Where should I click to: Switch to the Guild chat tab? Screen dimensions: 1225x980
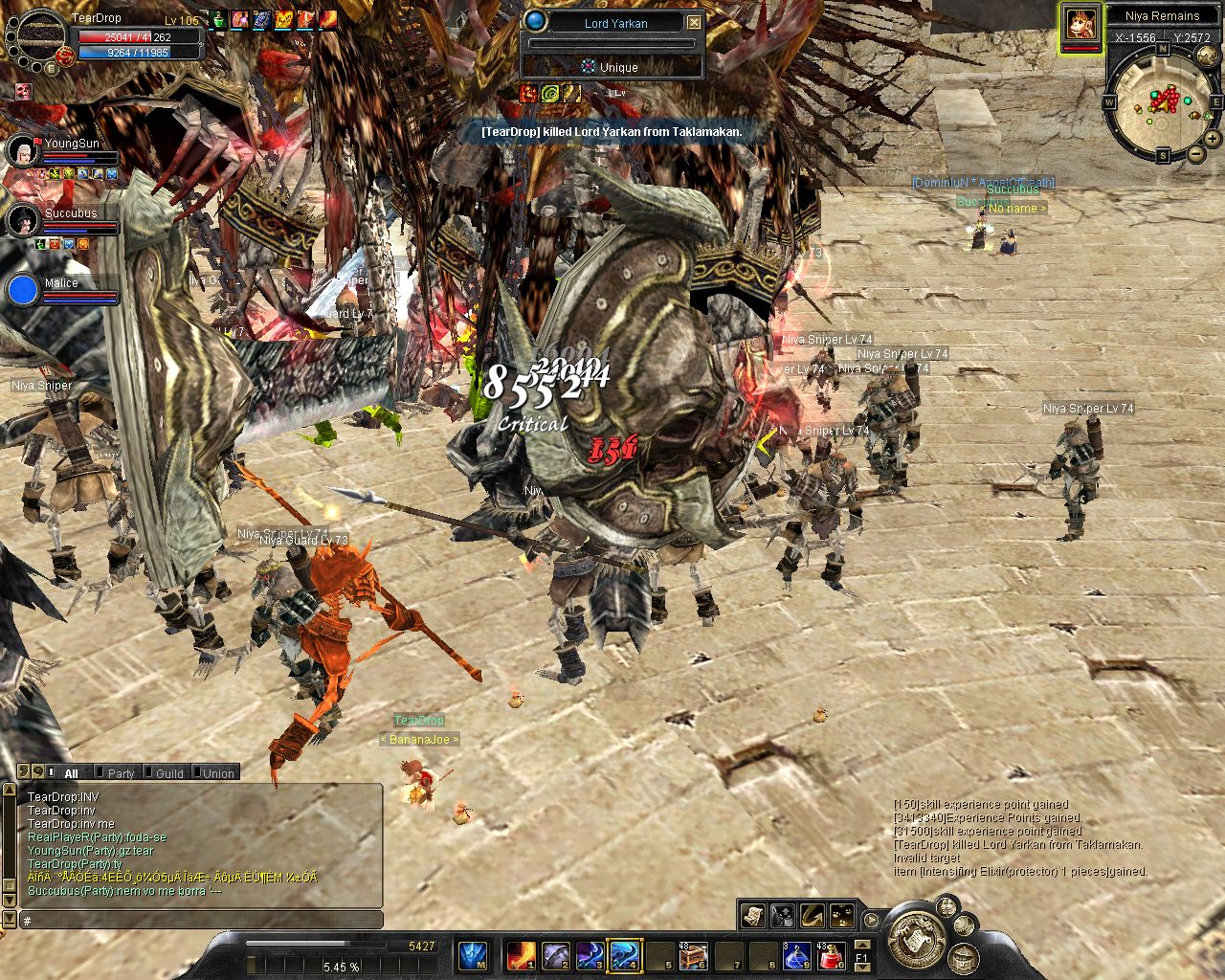[169, 773]
